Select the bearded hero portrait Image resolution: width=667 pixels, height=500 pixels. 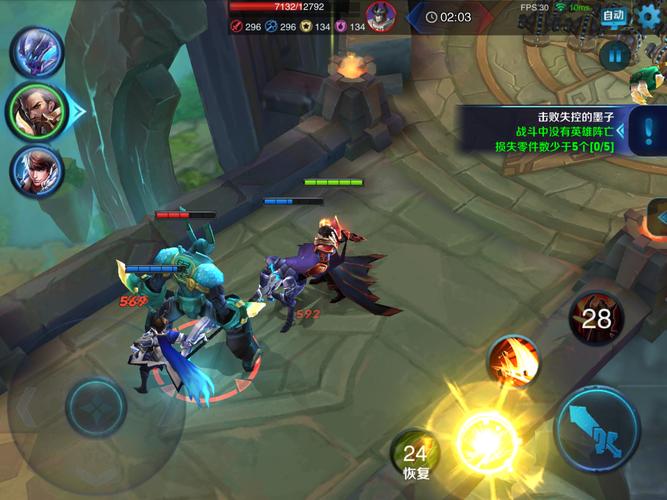tap(35, 111)
